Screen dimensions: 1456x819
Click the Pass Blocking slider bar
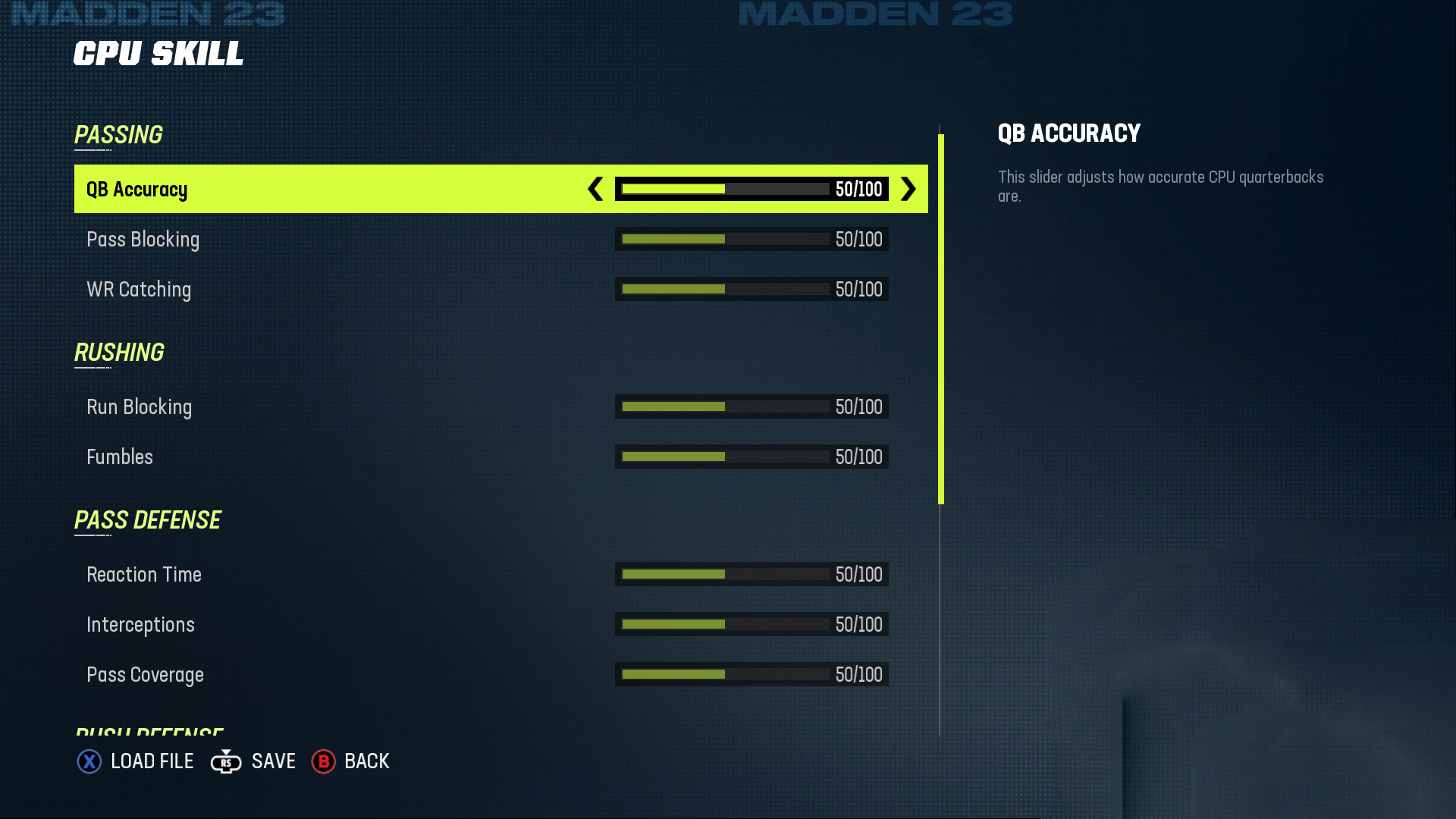[725, 239]
